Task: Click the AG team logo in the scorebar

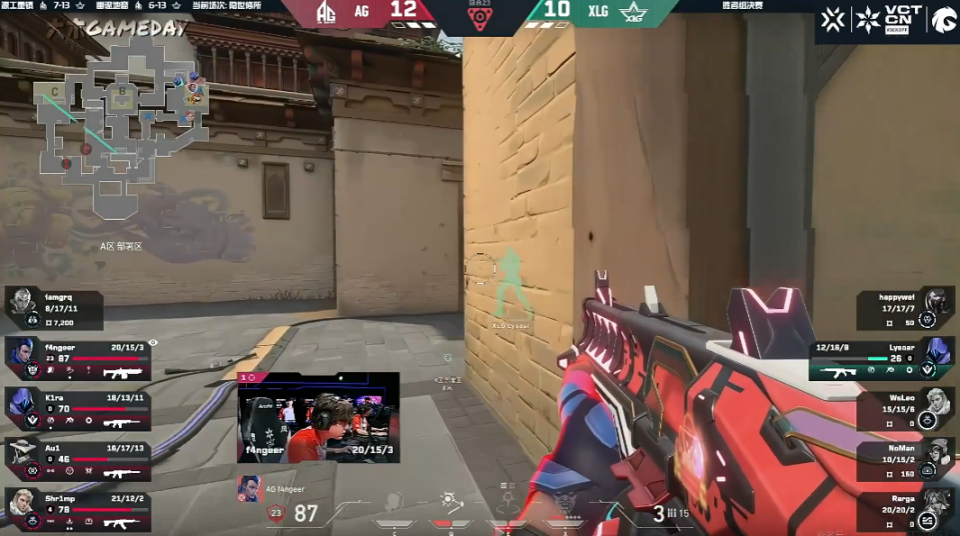Action: pyautogui.click(x=328, y=12)
